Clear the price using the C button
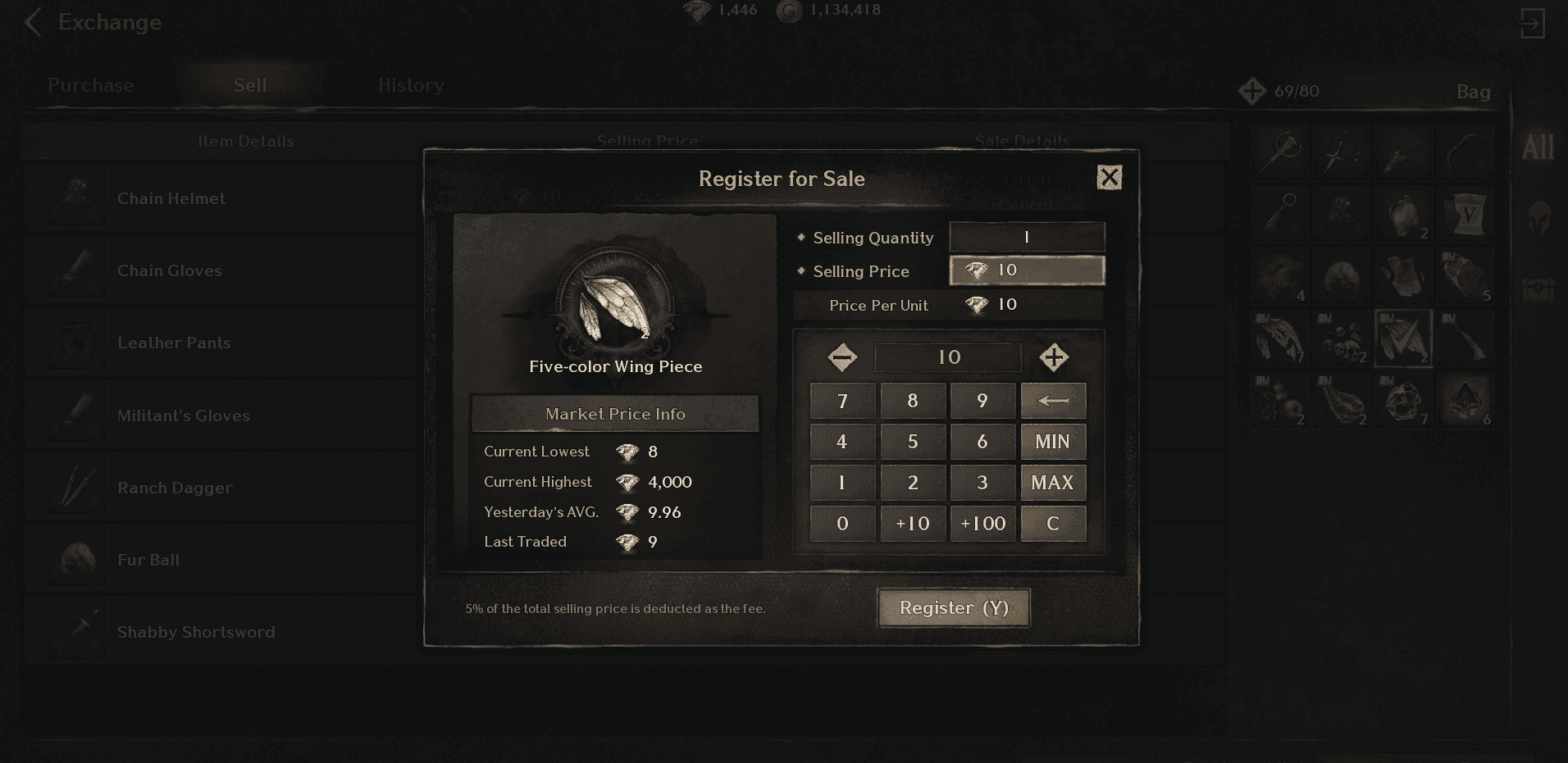The width and height of the screenshot is (1568, 763). click(1053, 523)
